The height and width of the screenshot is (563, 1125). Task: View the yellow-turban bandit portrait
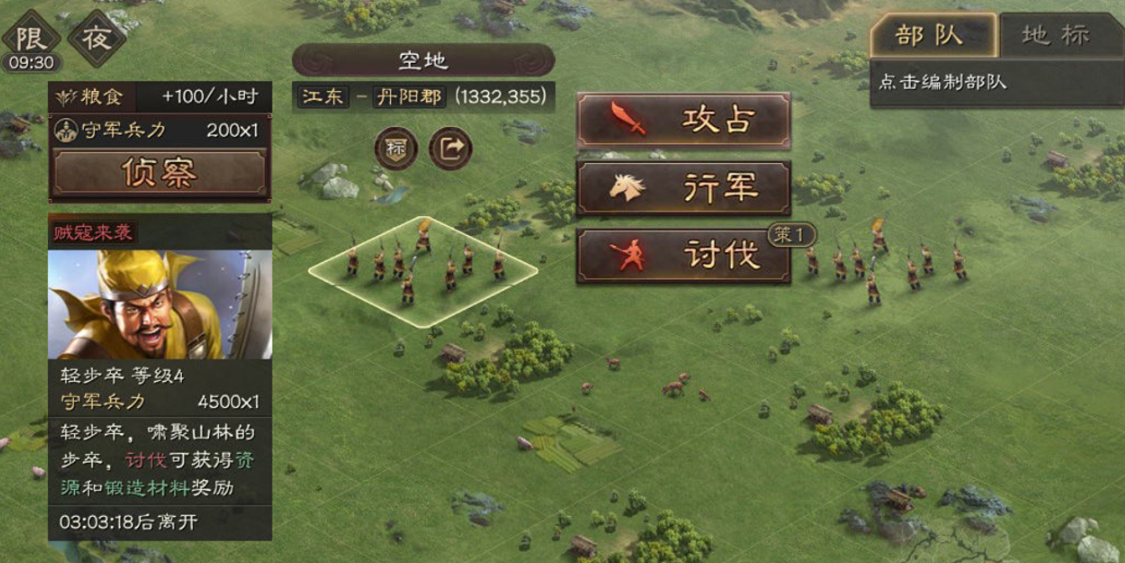click(x=159, y=303)
